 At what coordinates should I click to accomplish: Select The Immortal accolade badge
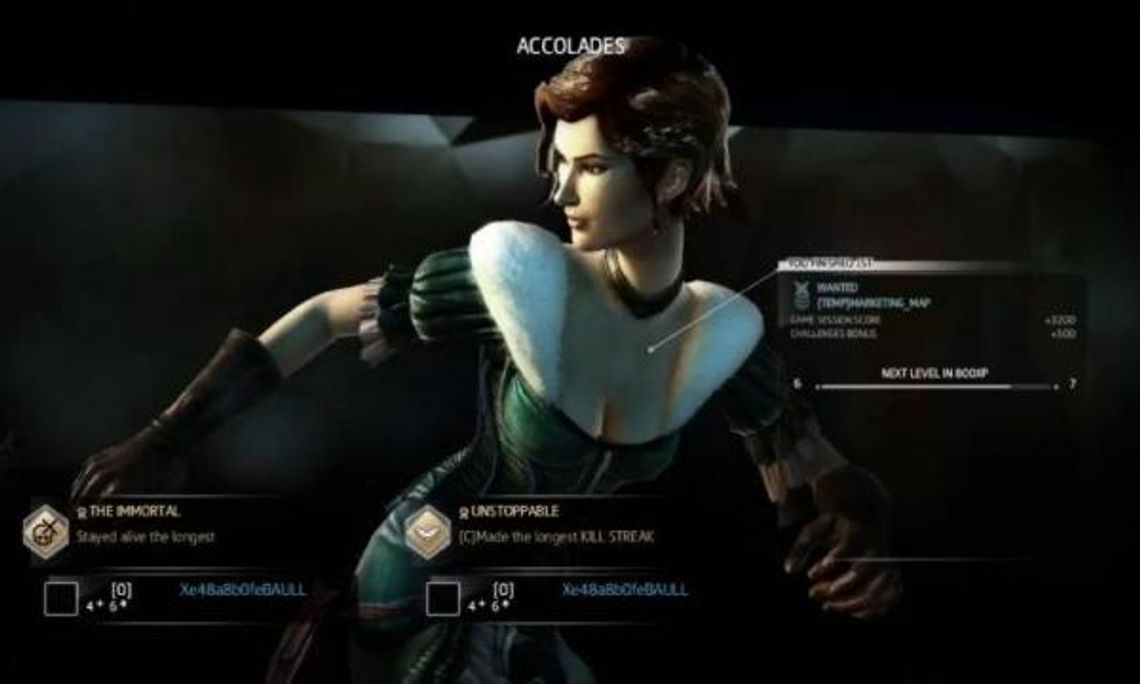point(46,530)
